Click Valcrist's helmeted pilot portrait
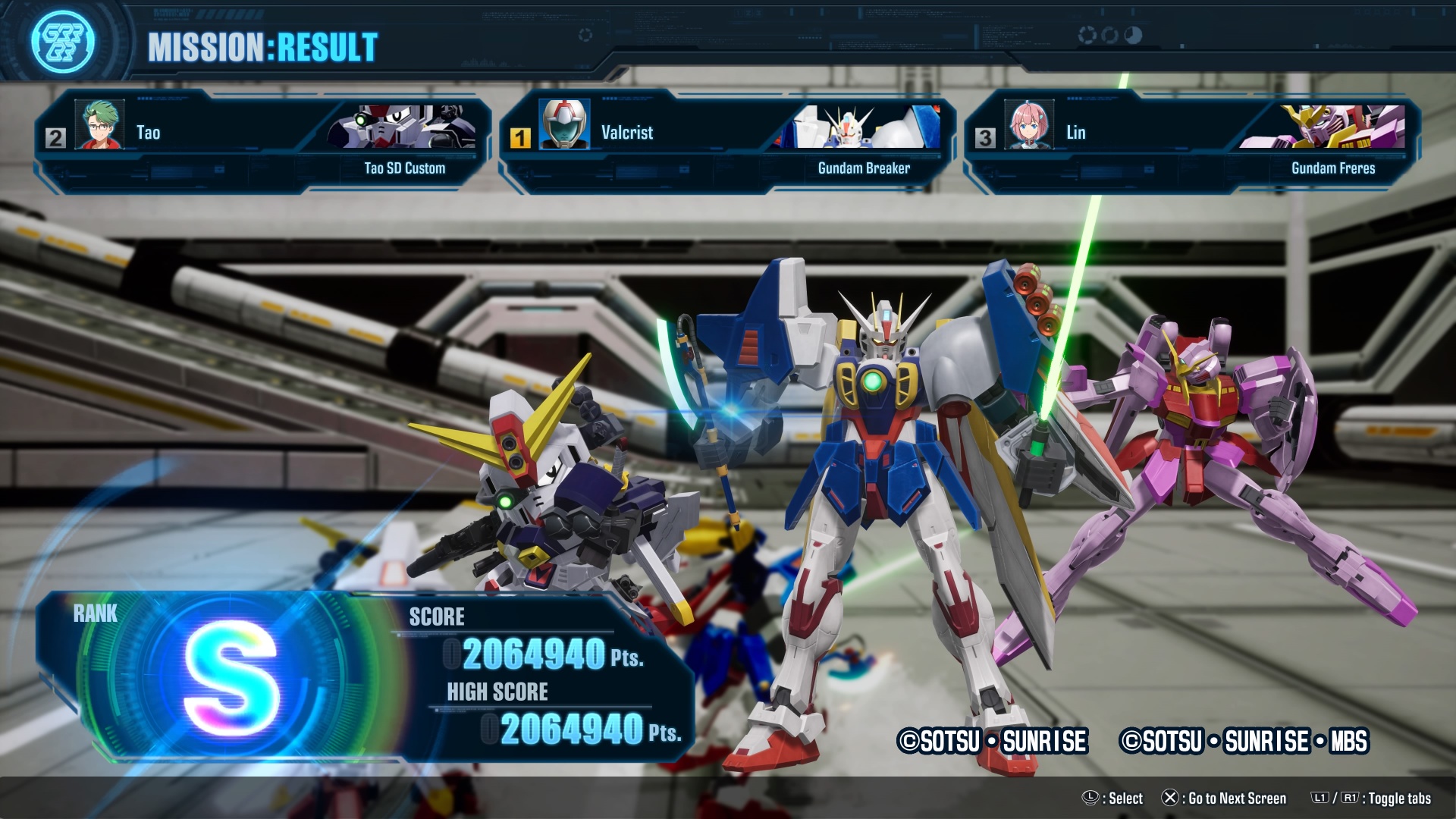Image resolution: width=1456 pixels, height=819 pixels. (564, 125)
